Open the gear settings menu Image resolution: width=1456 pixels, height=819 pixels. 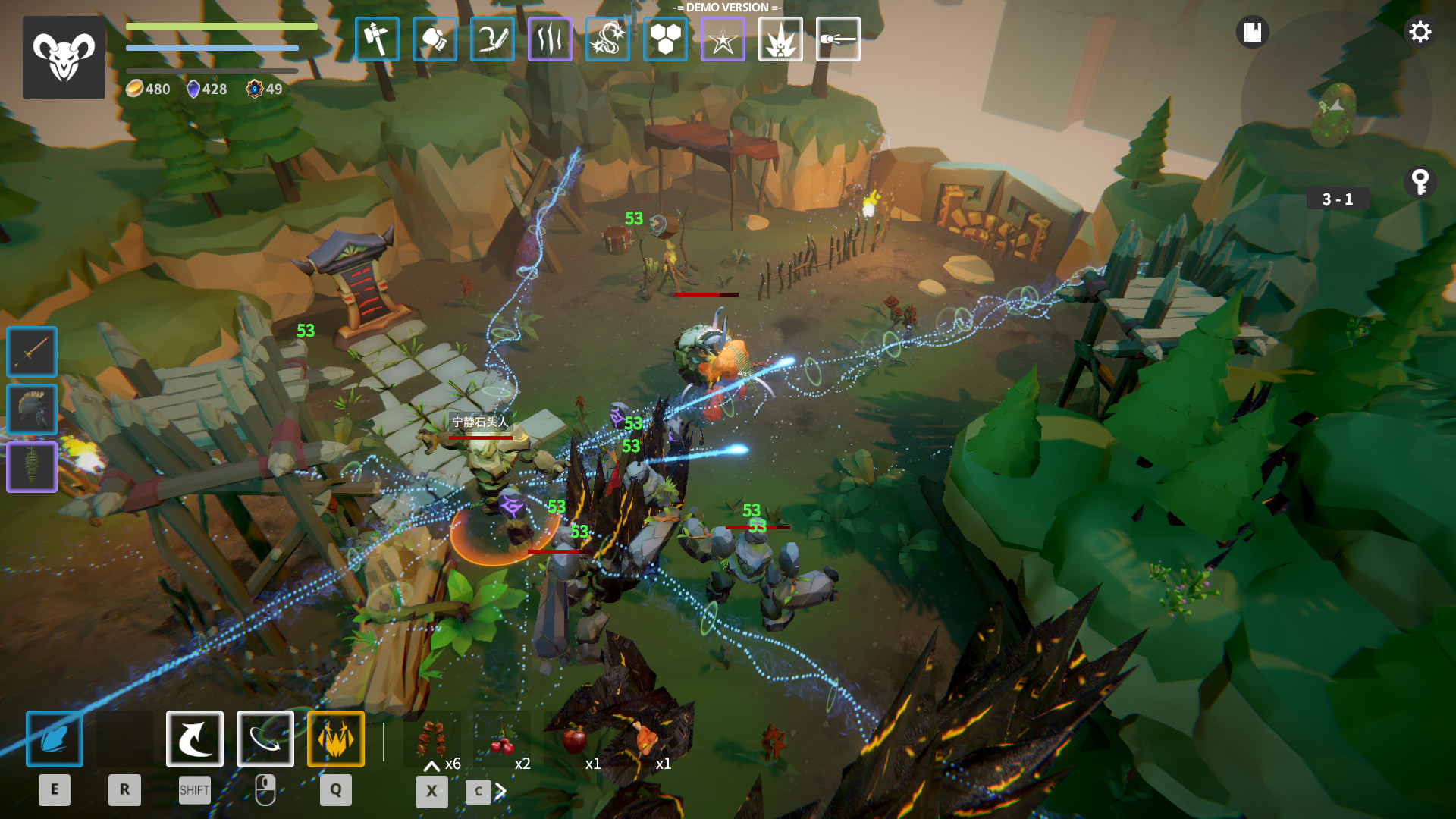point(1420,33)
